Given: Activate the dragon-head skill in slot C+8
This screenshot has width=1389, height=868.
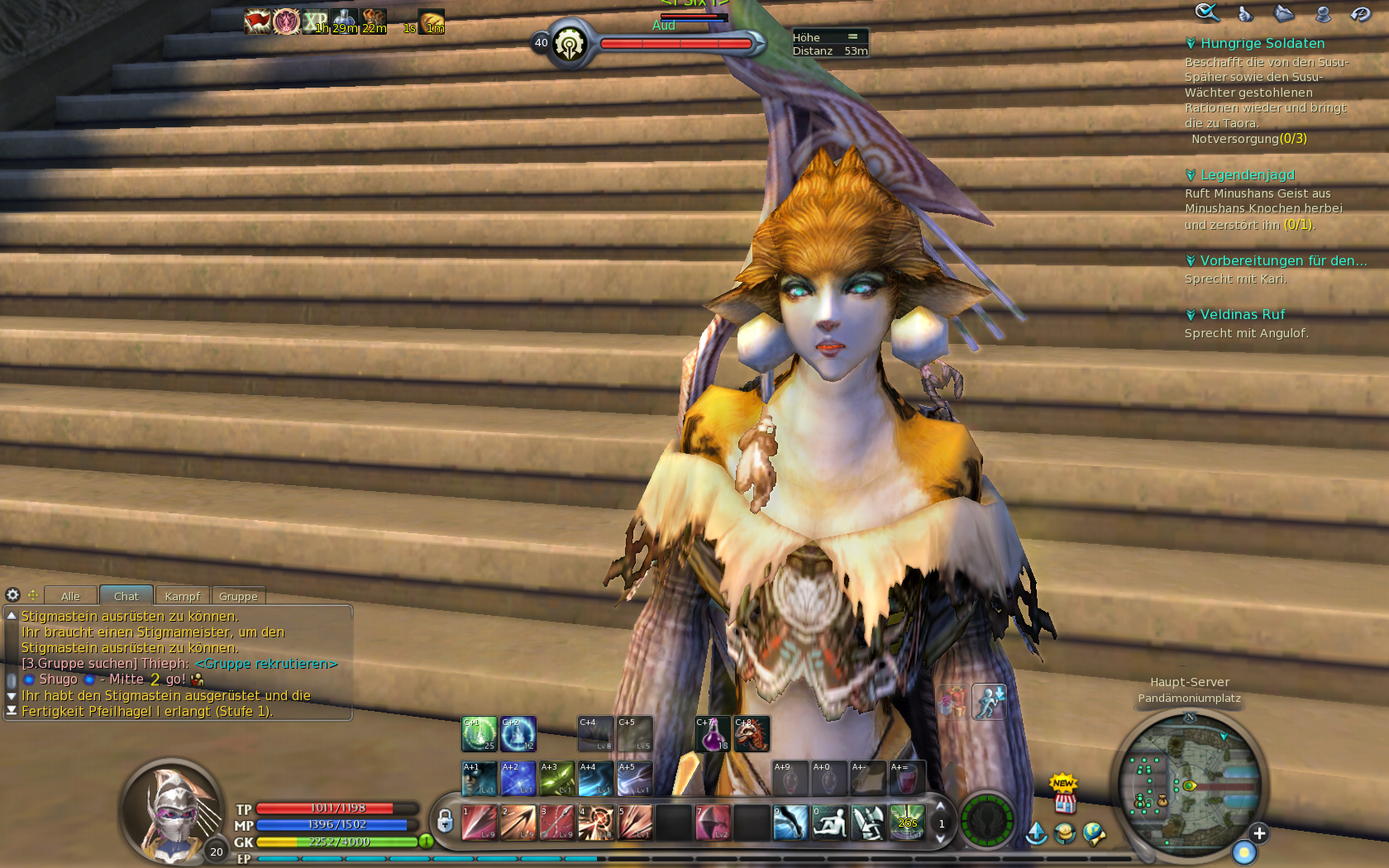Looking at the screenshot, I should (752, 734).
